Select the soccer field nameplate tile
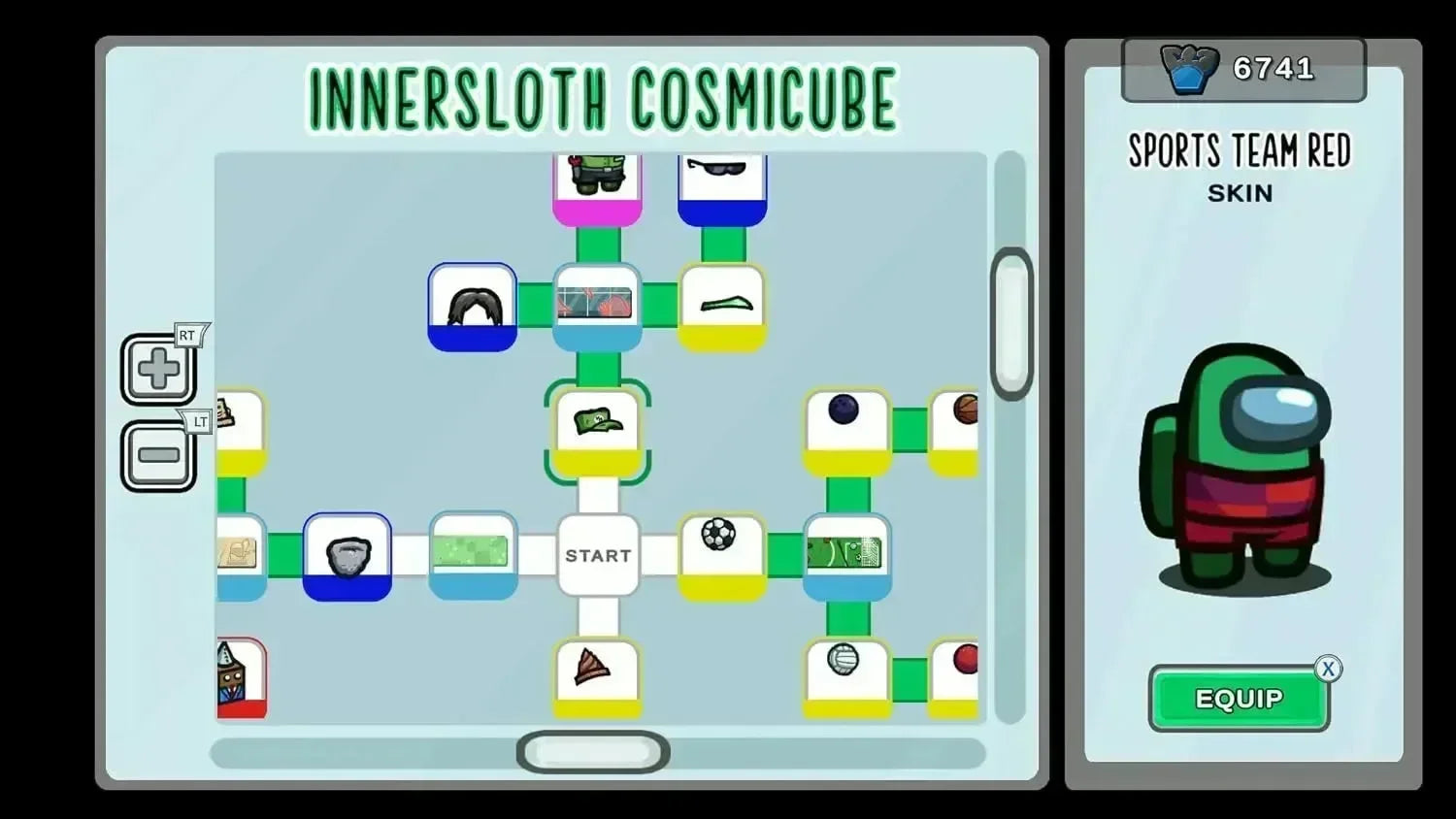This screenshot has width=1456, height=819. coord(846,555)
